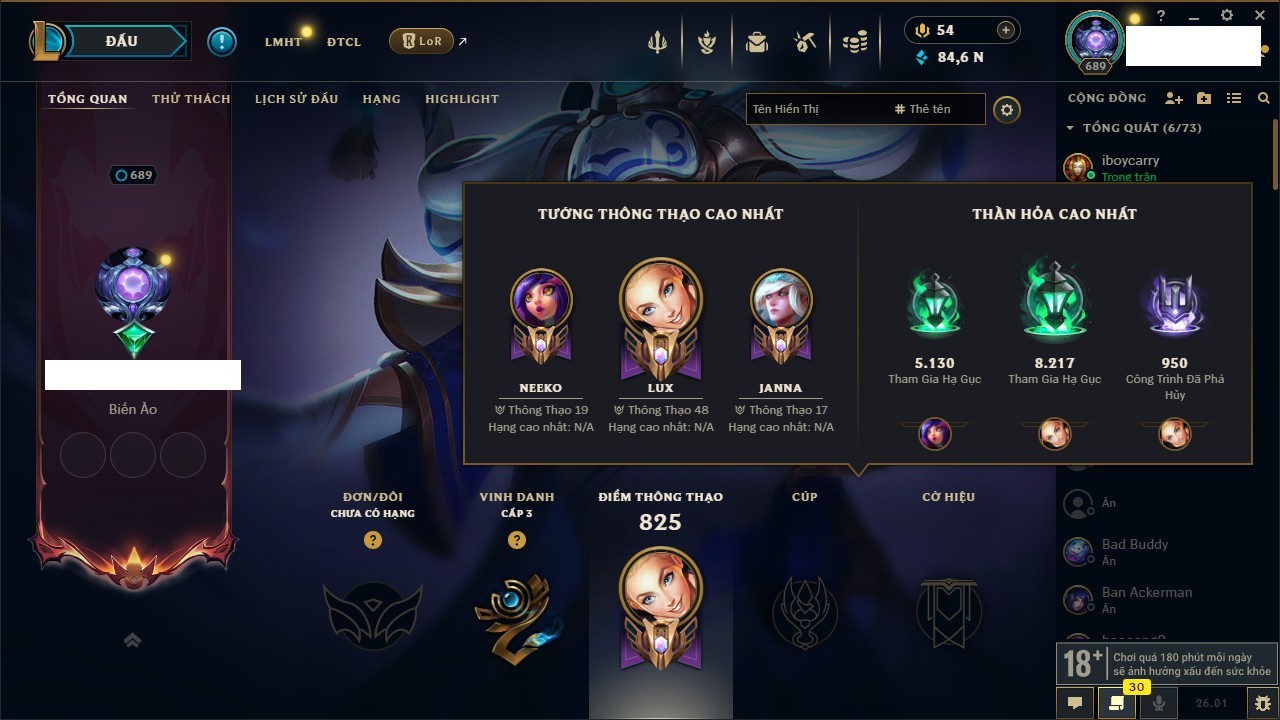Image resolution: width=1280 pixels, height=720 pixels.
Task: Click the question mark under VINH DANH
Action: 517,540
